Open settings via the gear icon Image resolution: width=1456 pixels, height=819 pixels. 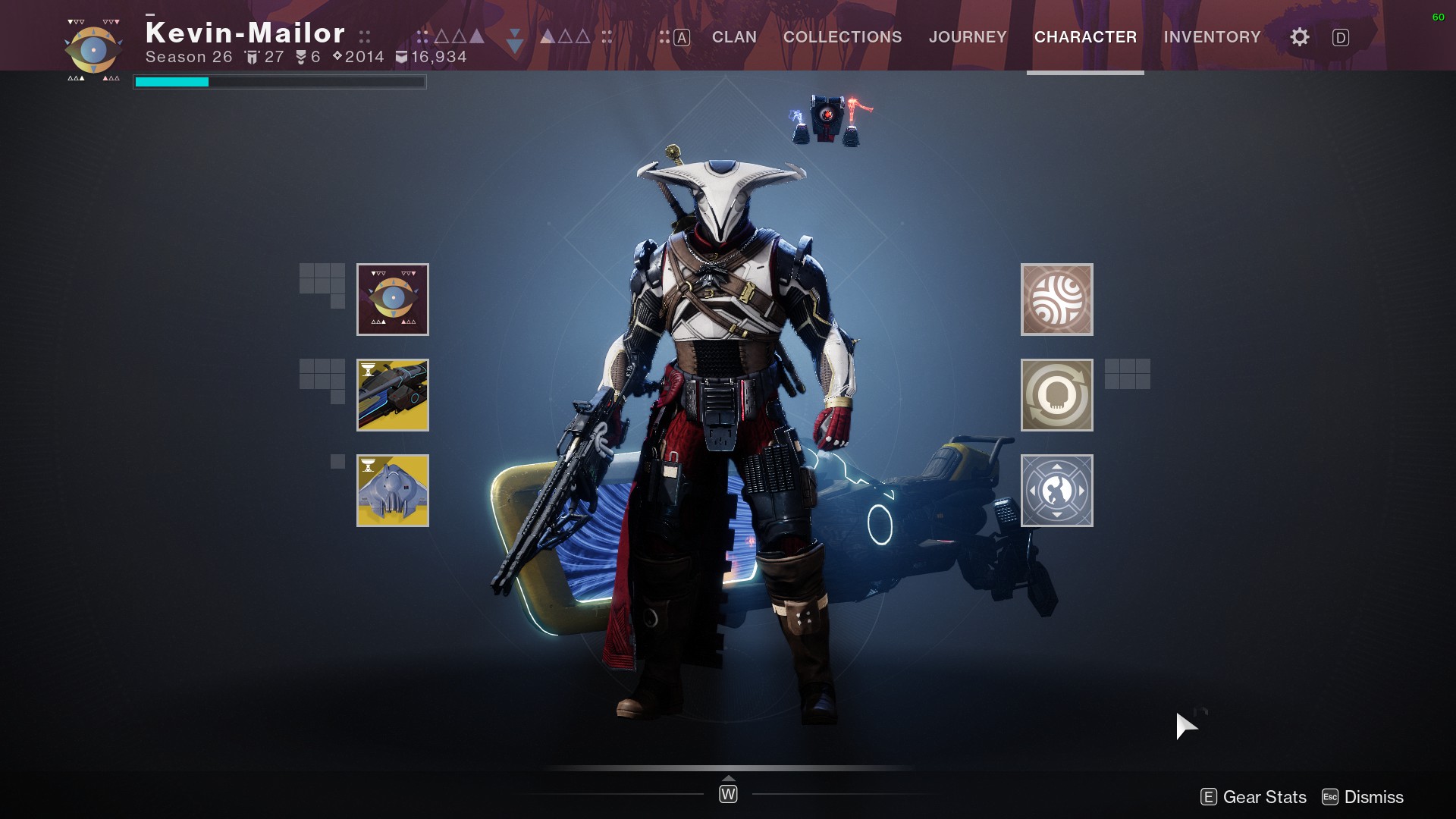click(1299, 37)
